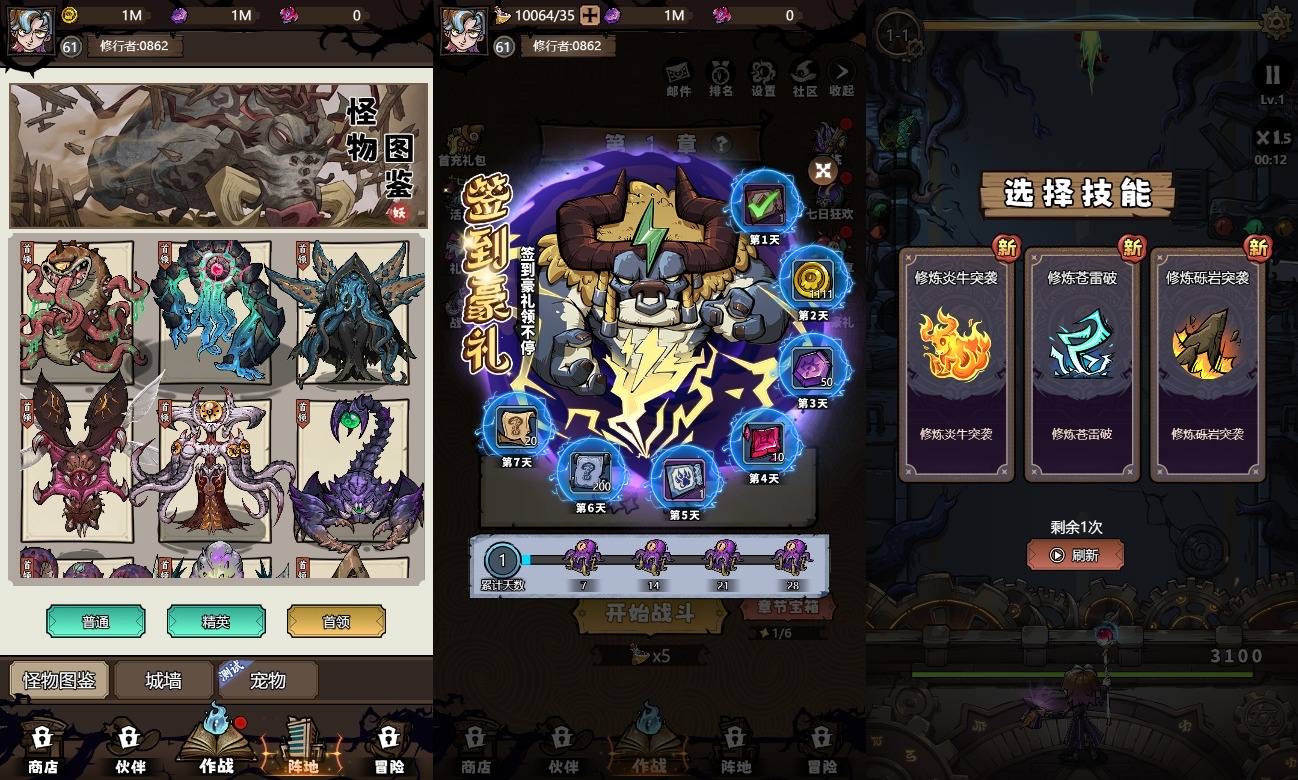
Task: Select the 修炼砾岩突袭 rock skill card
Action: (1207, 363)
